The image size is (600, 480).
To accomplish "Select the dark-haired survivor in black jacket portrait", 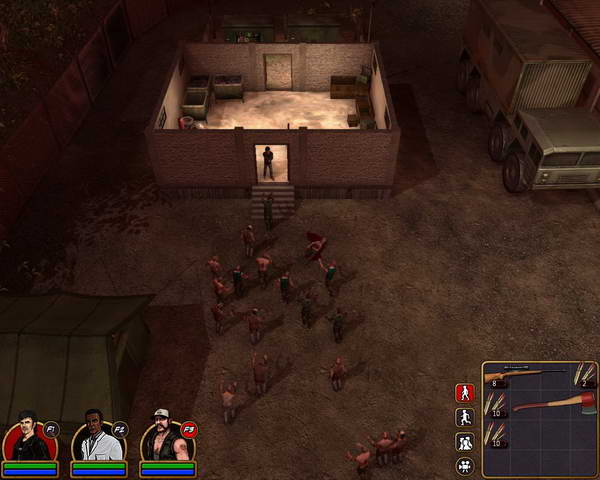I will pyautogui.click(x=26, y=440).
